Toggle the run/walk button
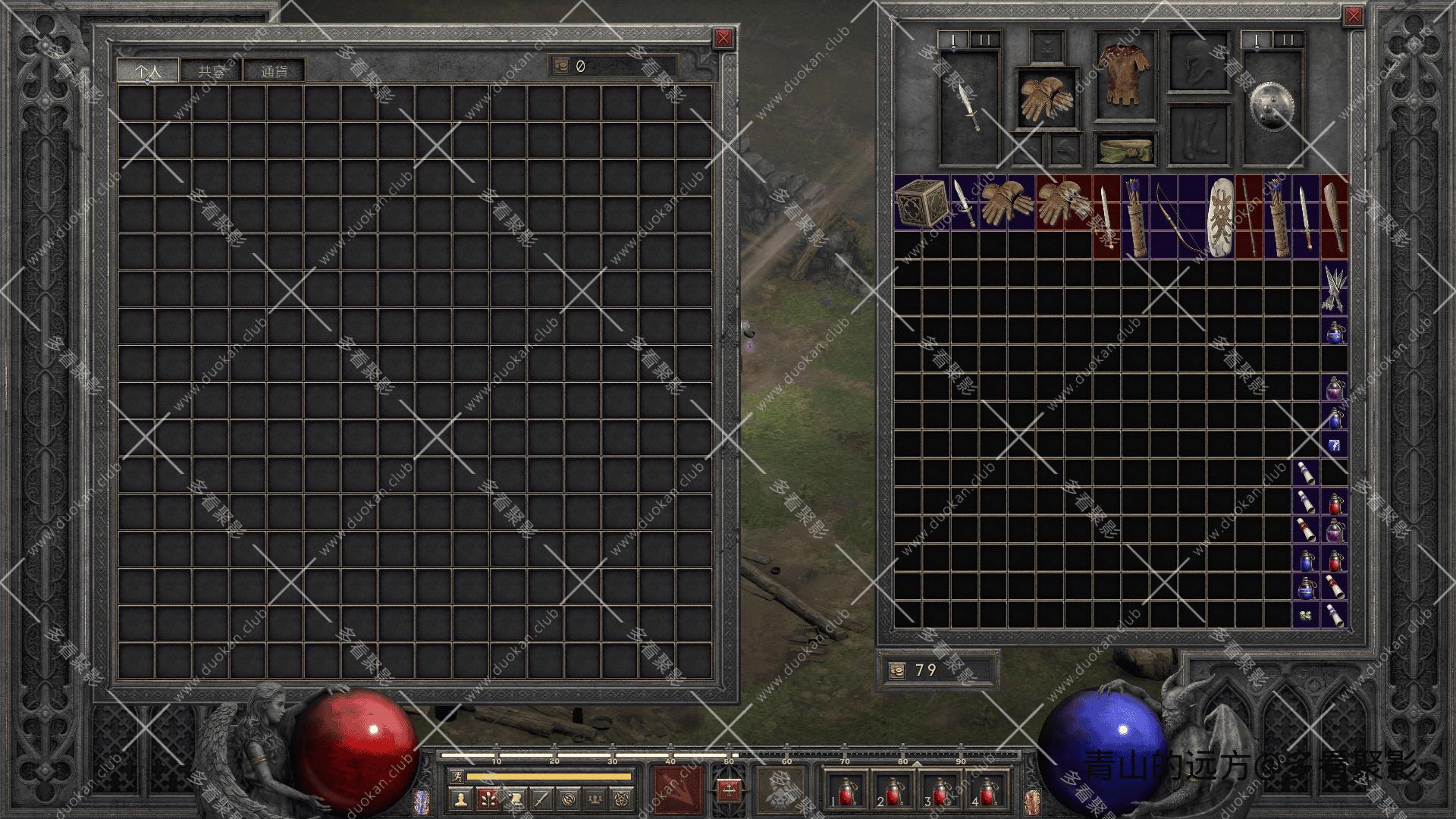 tap(456, 776)
